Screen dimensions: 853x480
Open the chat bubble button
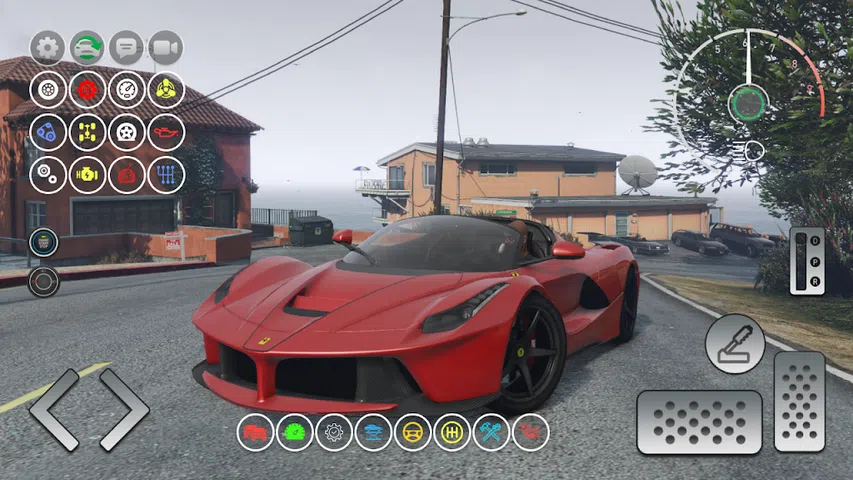click(x=126, y=47)
